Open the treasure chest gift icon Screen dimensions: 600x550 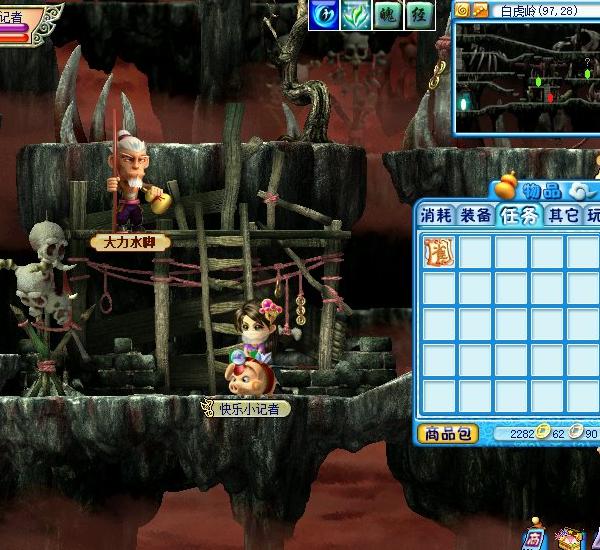(568, 538)
